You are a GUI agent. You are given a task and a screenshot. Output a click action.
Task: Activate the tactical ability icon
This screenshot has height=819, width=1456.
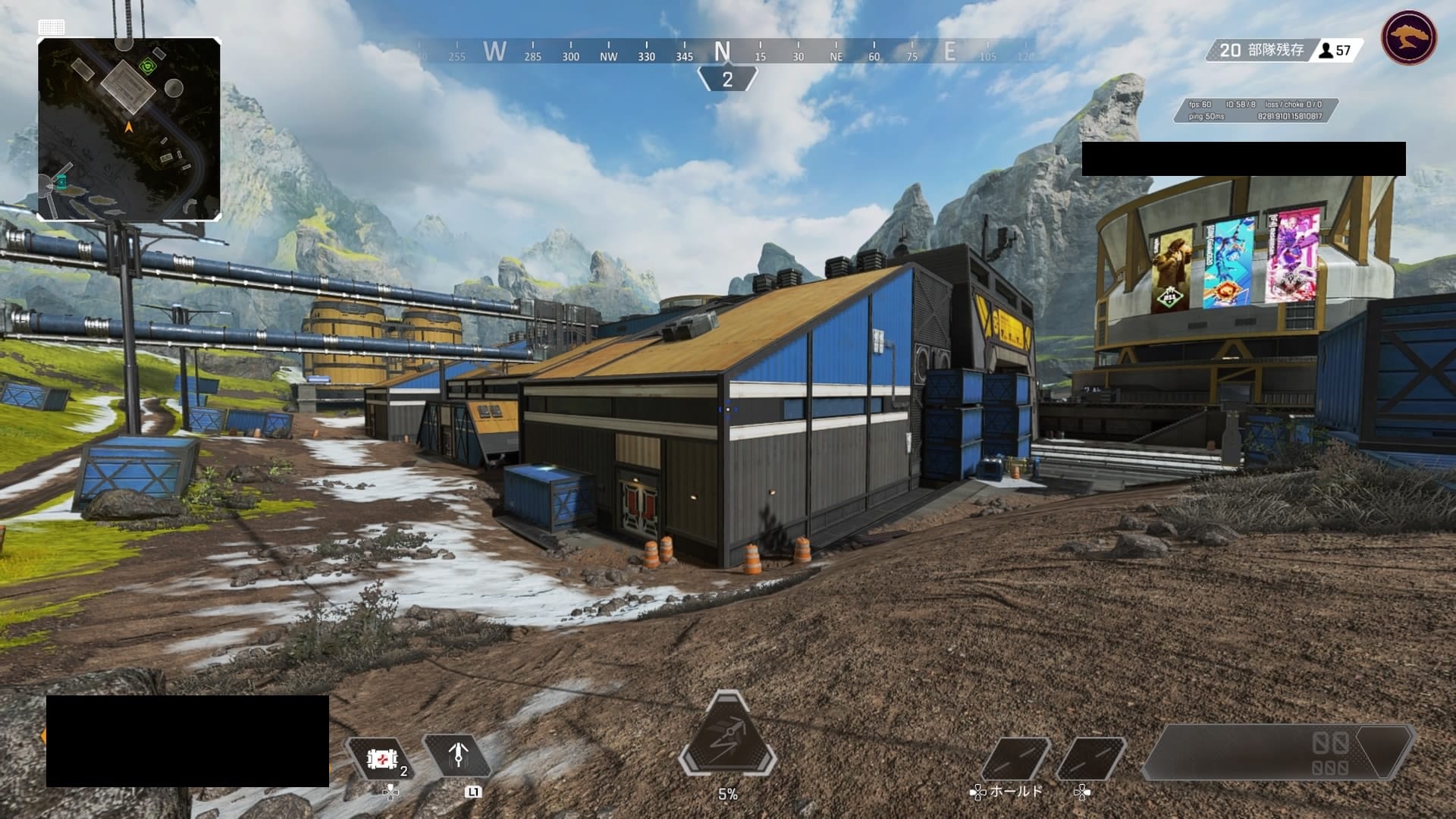(x=457, y=755)
